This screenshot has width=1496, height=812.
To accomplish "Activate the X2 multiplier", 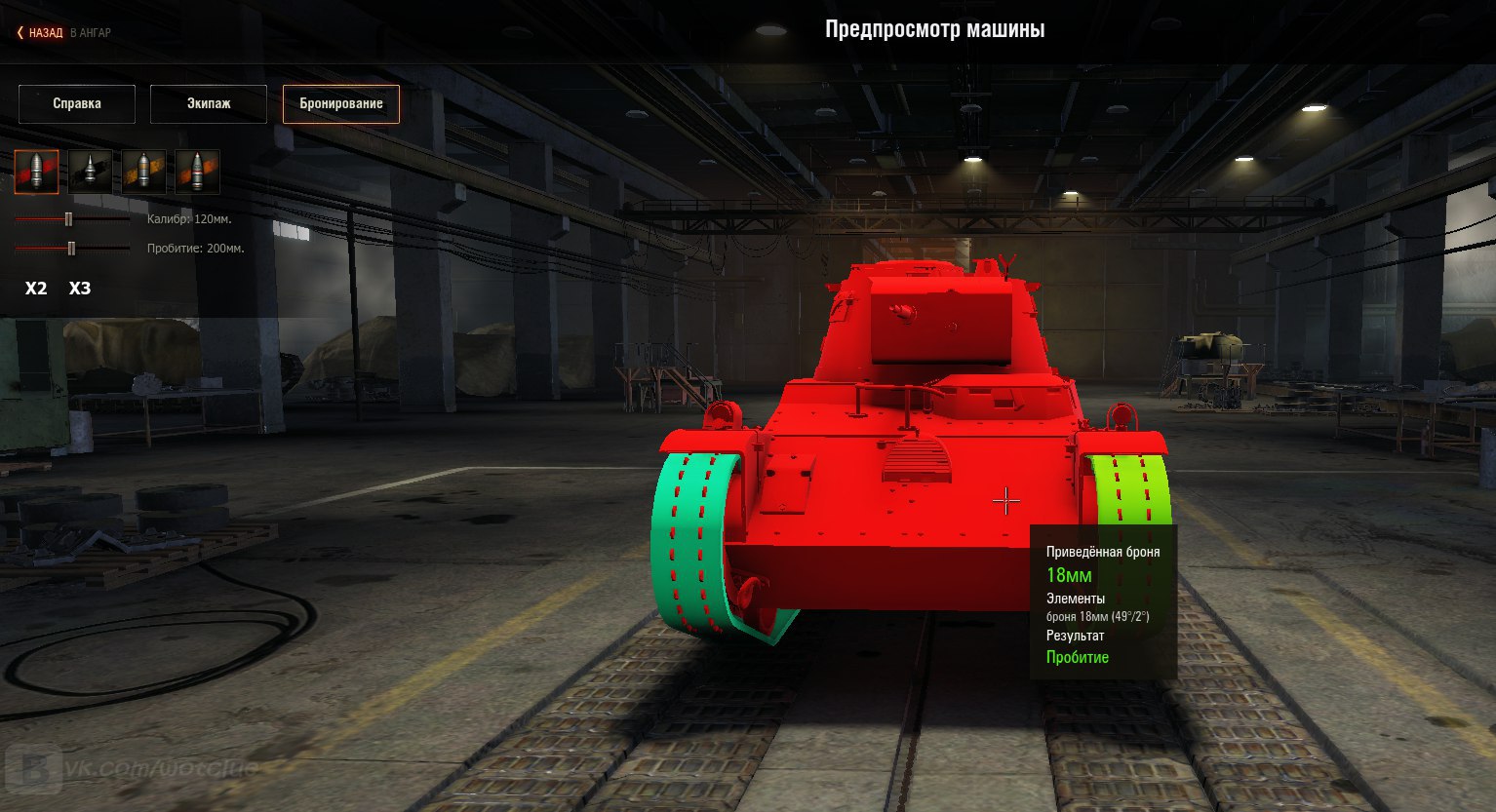I will click(36, 289).
